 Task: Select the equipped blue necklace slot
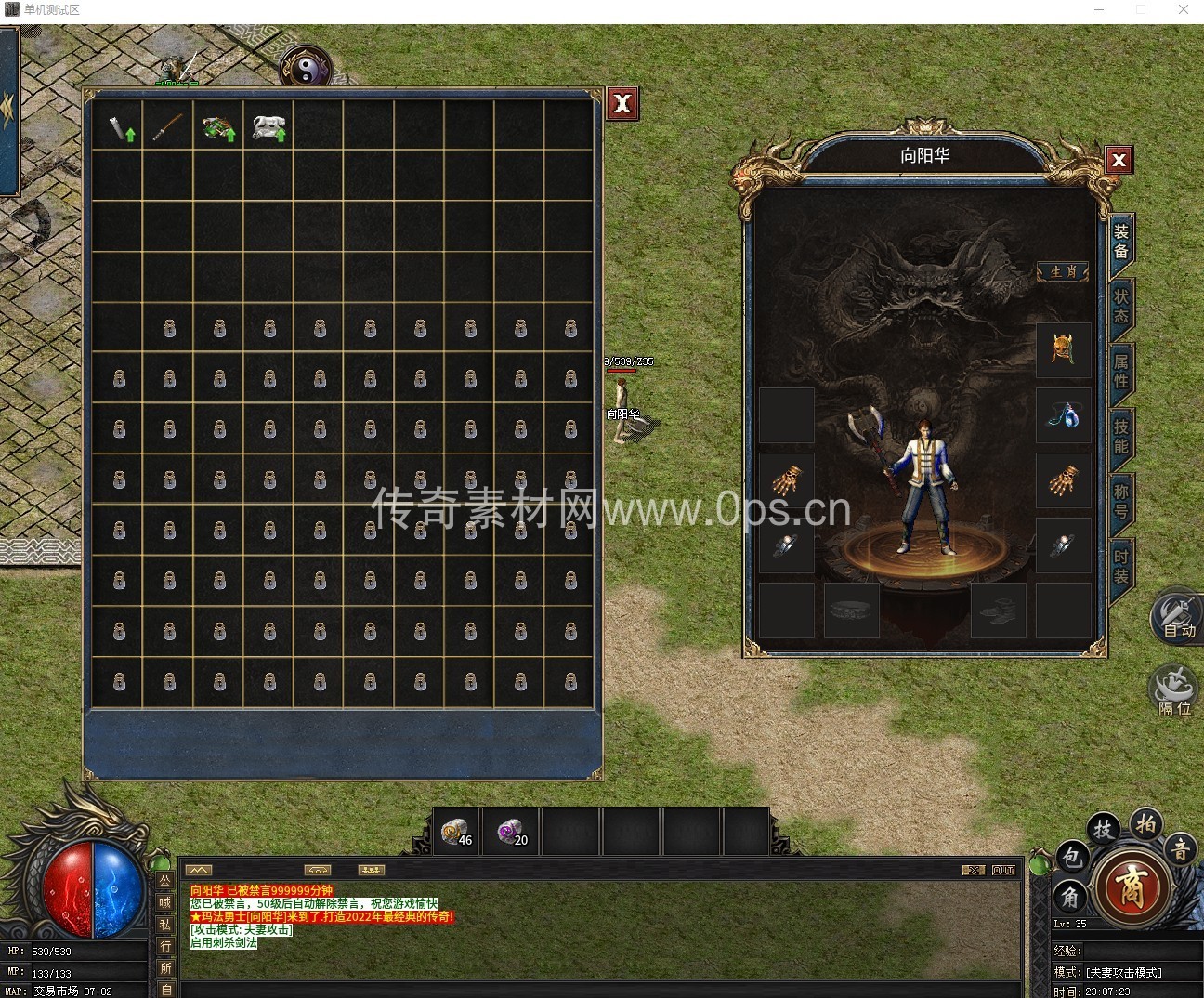pyautogui.click(x=1063, y=414)
